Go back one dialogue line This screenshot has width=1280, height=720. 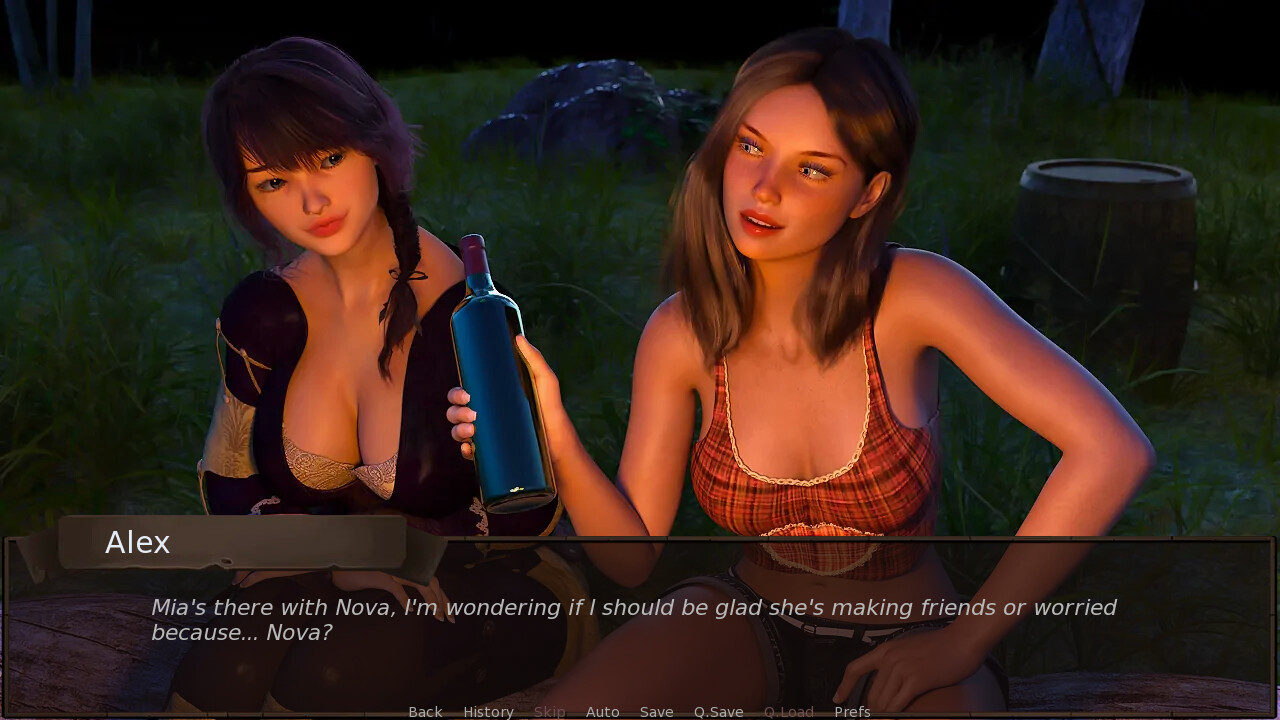[425, 712]
